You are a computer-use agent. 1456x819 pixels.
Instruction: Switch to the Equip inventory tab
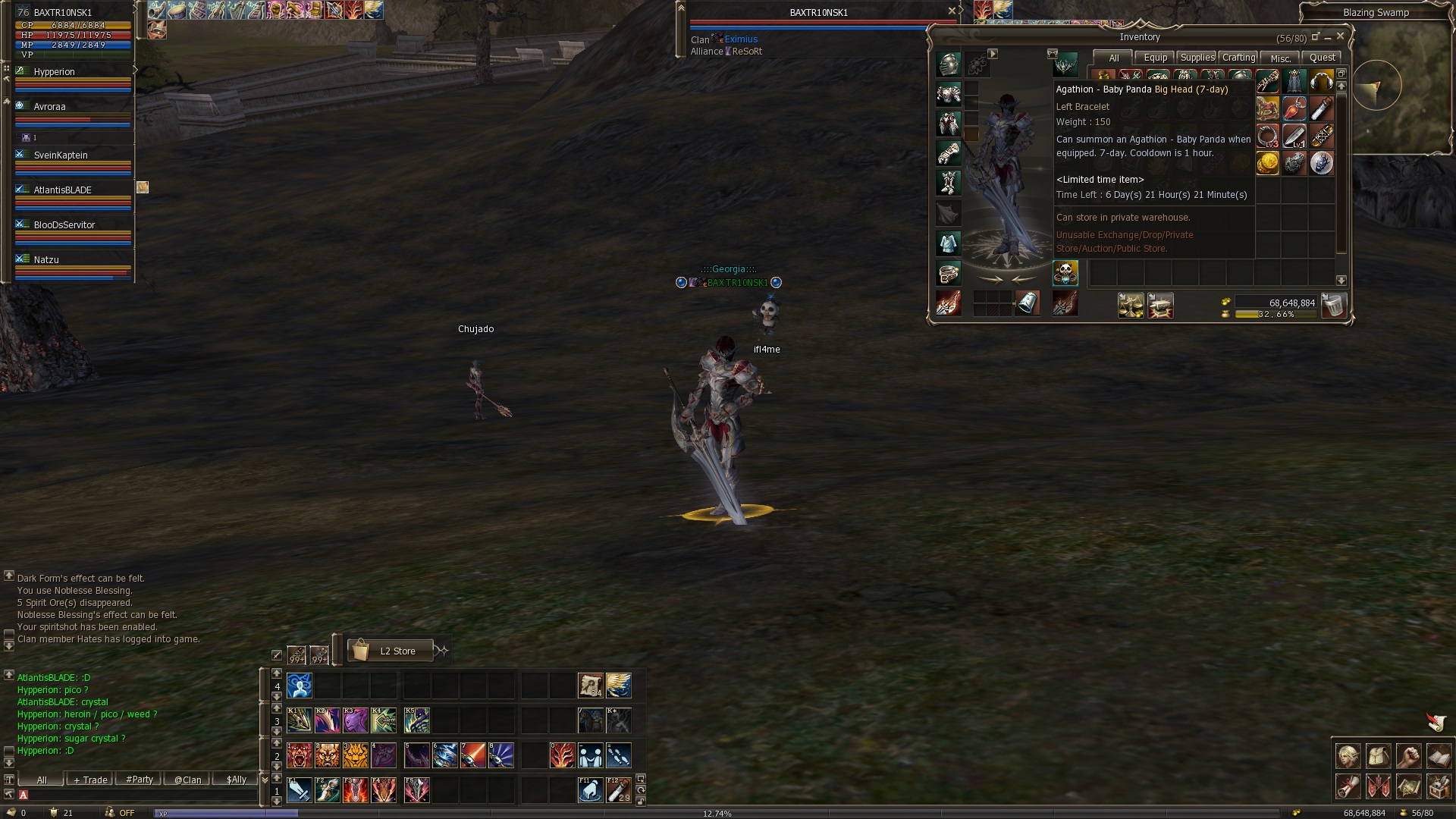pyautogui.click(x=1155, y=58)
